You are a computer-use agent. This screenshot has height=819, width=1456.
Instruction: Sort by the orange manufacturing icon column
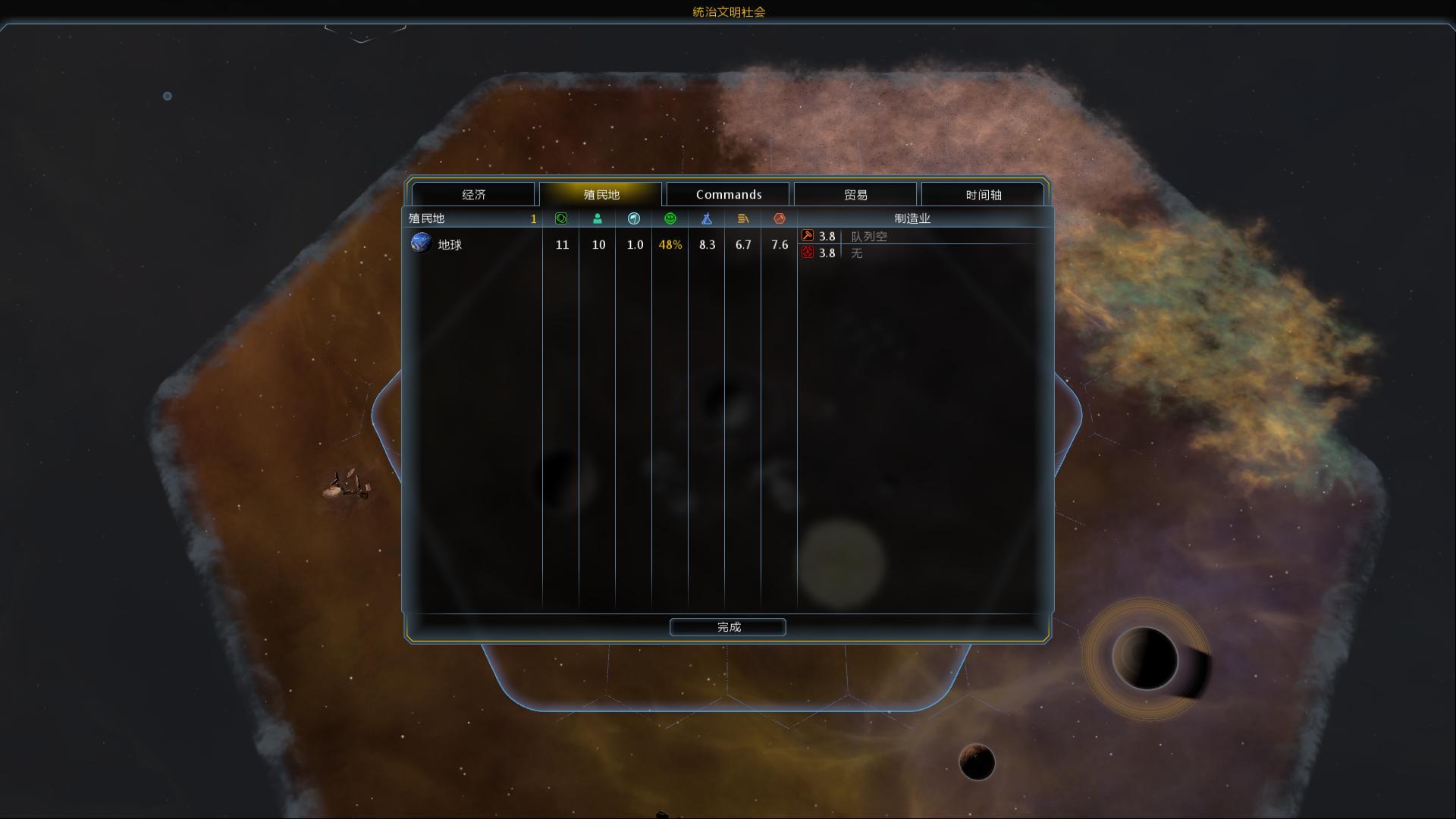[780, 218]
